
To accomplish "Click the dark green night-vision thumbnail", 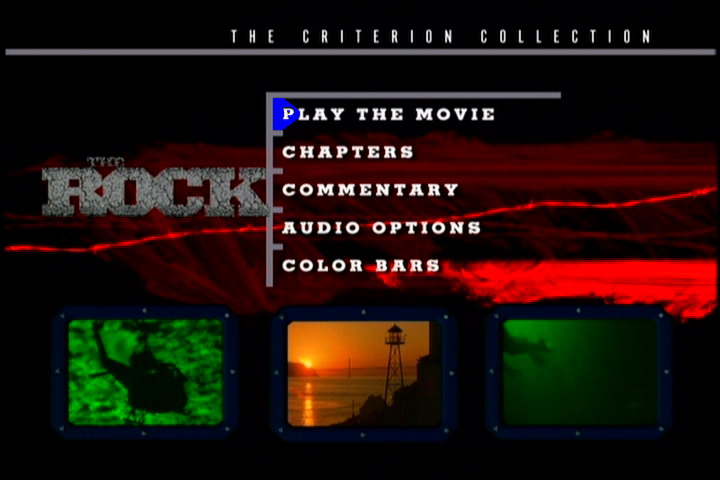I will coord(580,372).
